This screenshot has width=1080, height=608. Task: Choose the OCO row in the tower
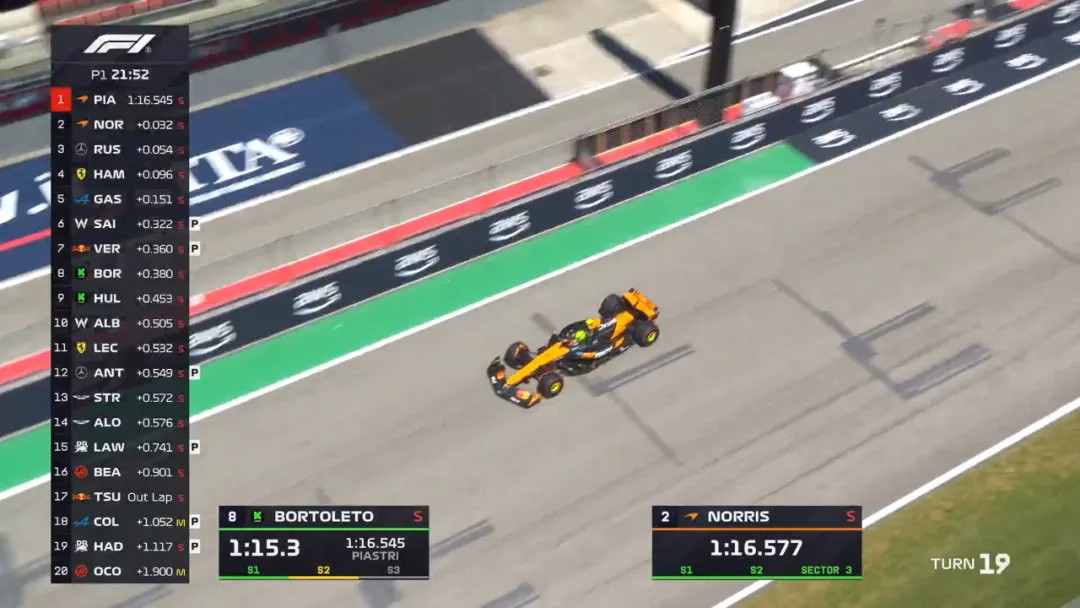(x=120, y=571)
